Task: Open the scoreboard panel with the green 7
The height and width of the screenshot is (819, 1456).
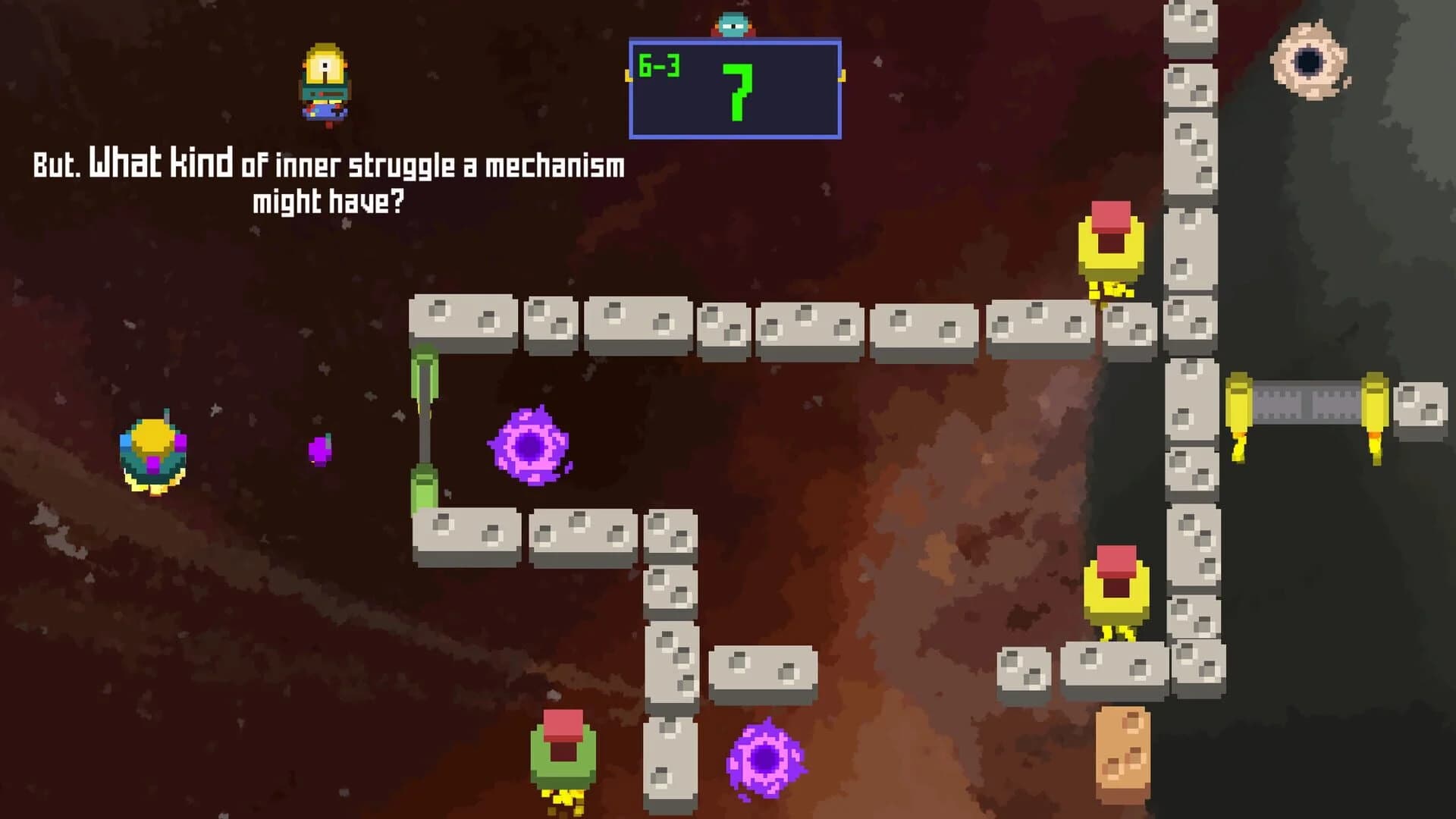Action: coord(734,87)
